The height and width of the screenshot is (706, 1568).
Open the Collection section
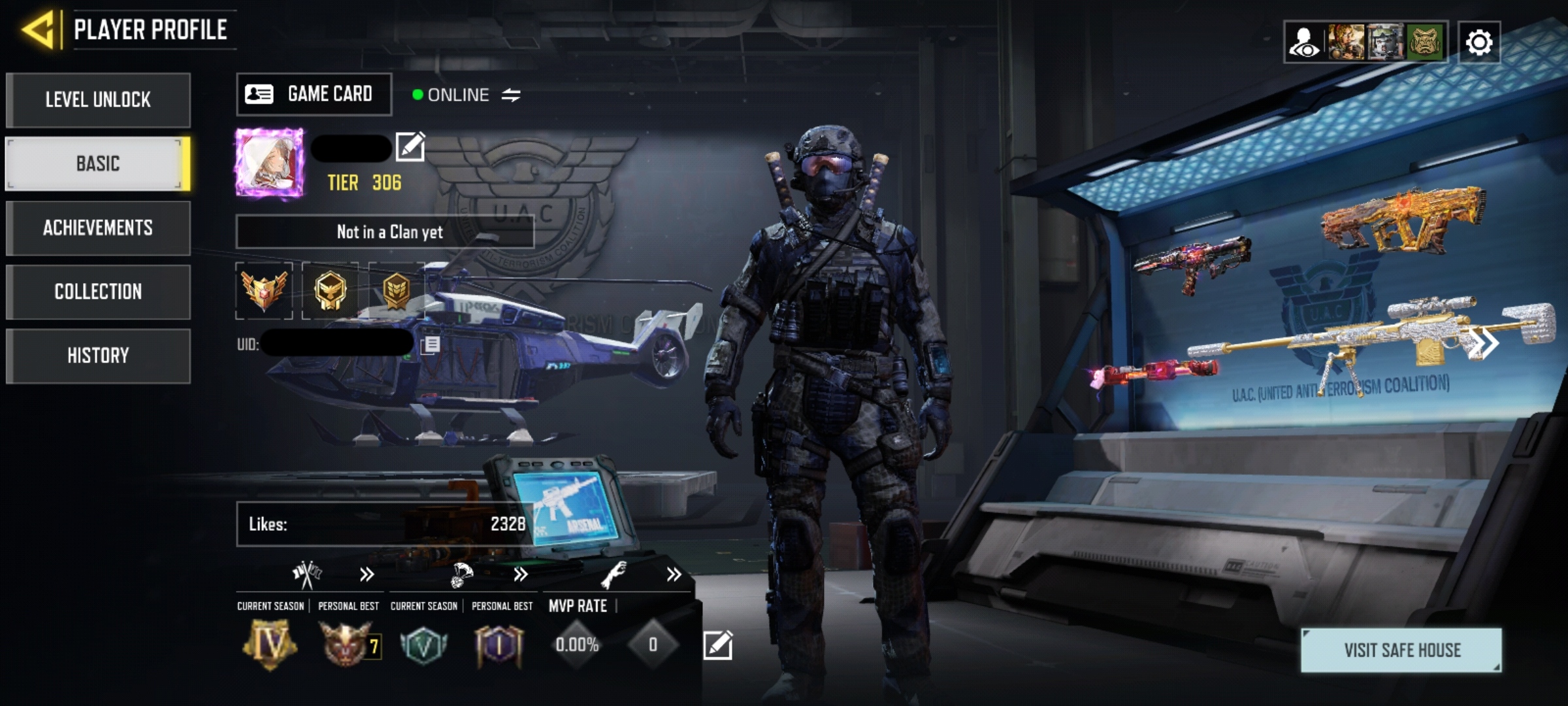point(97,292)
